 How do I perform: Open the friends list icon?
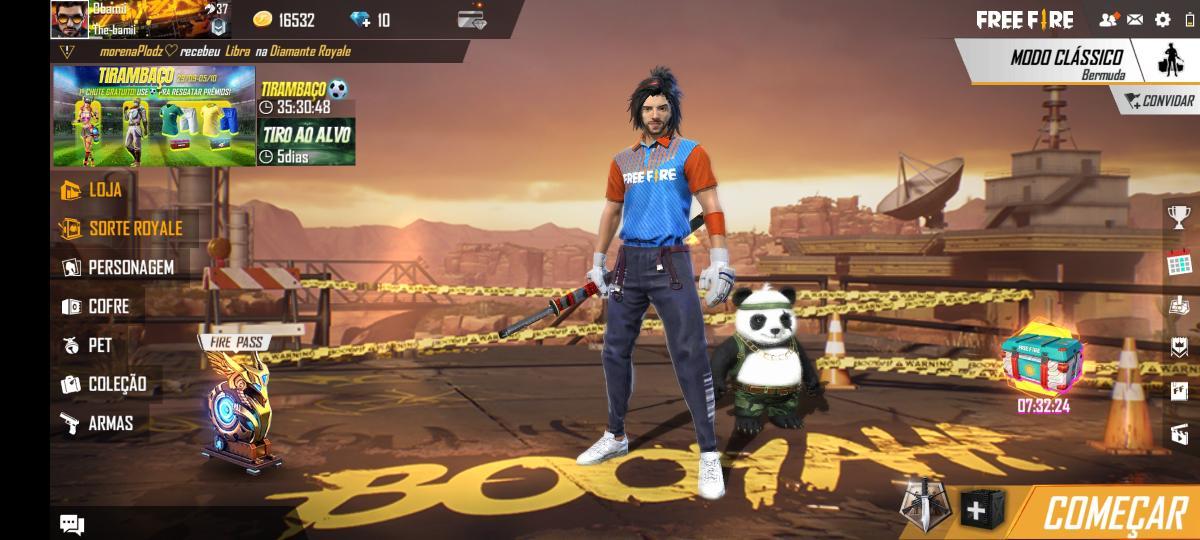pos(1108,19)
